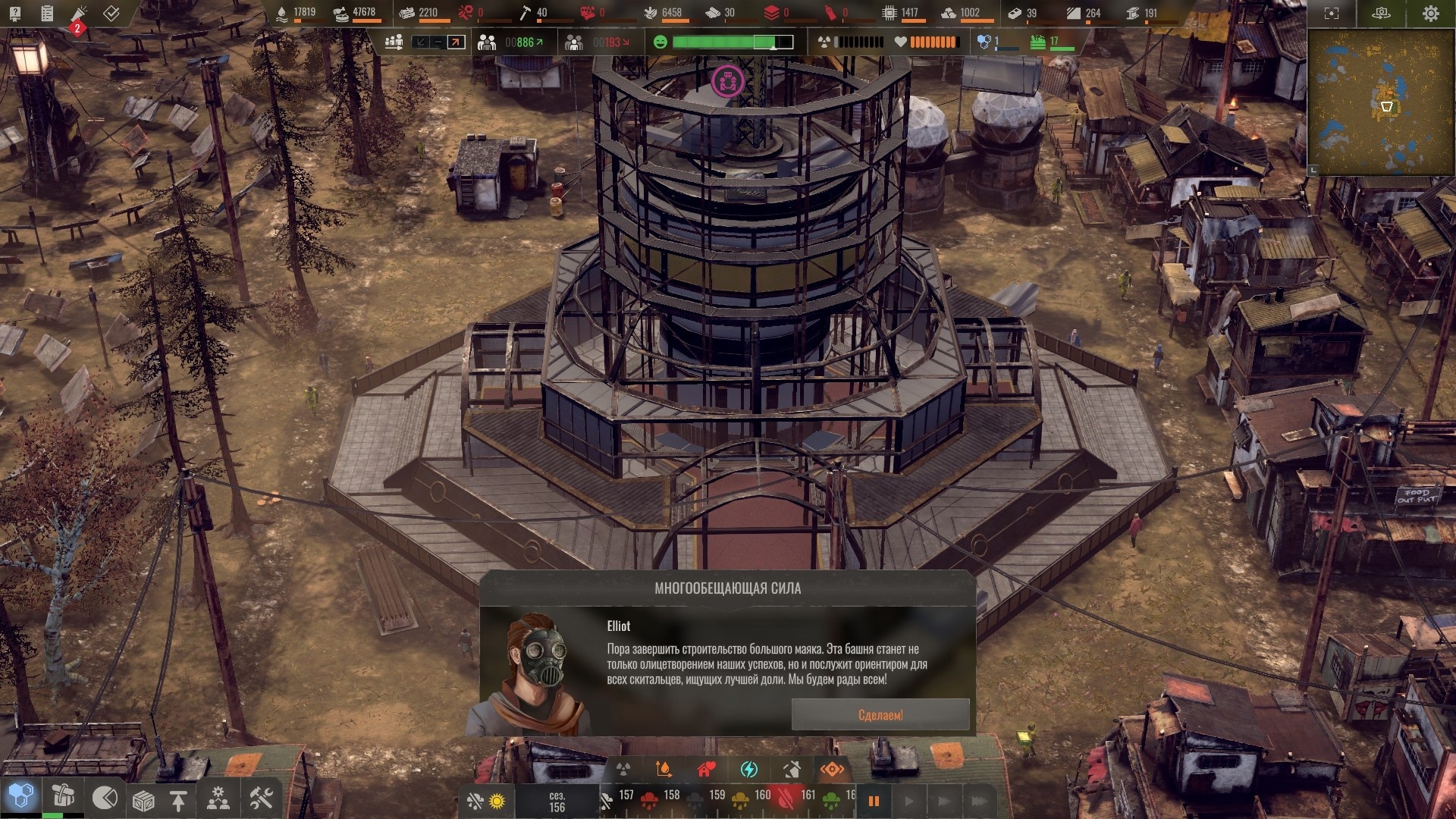The image size is (1456, 819).
Task: Set immigration policy to the orange arrow option
Action: (456, 42)
